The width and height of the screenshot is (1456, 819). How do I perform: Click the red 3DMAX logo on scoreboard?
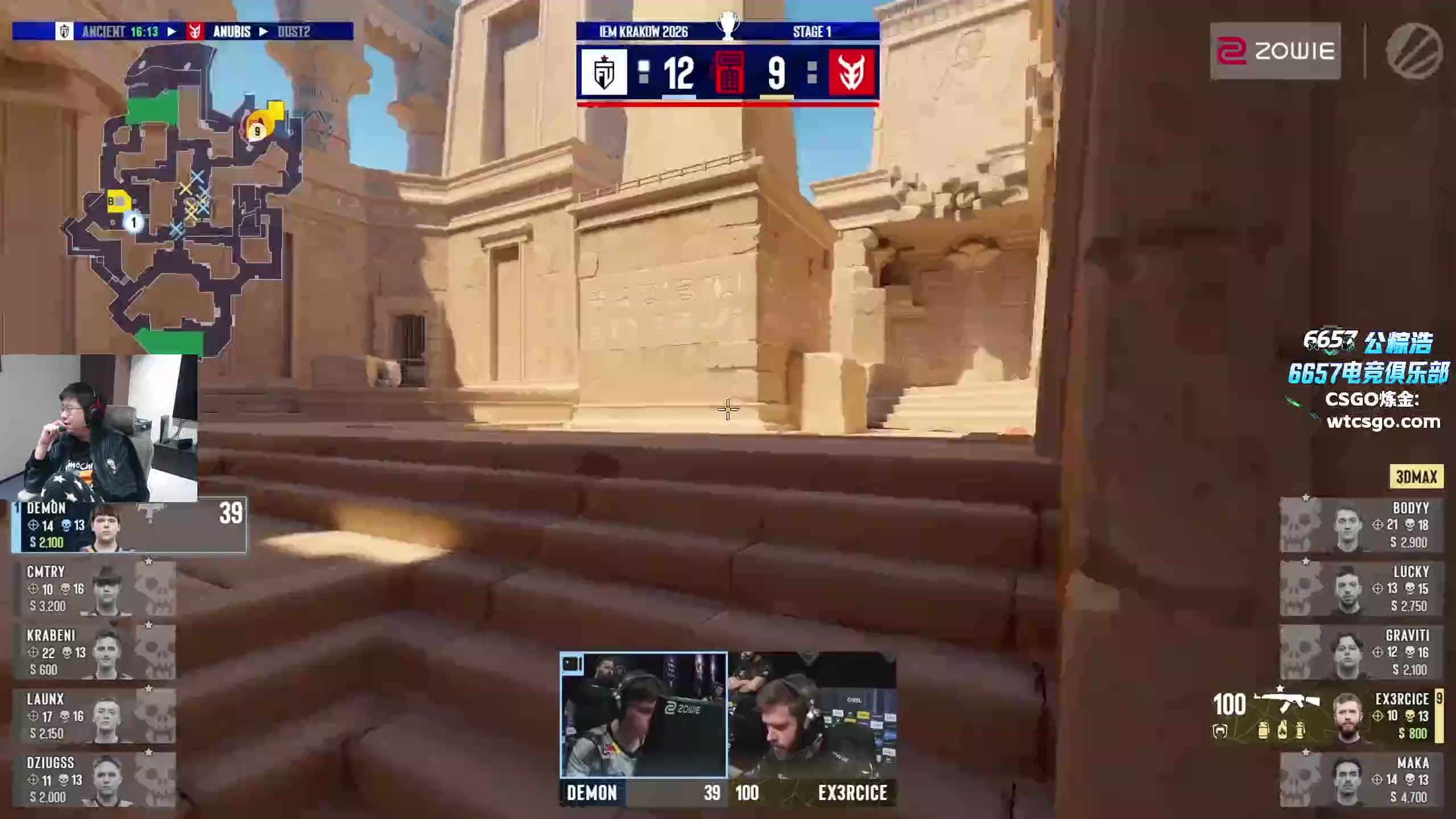point(851,72)
